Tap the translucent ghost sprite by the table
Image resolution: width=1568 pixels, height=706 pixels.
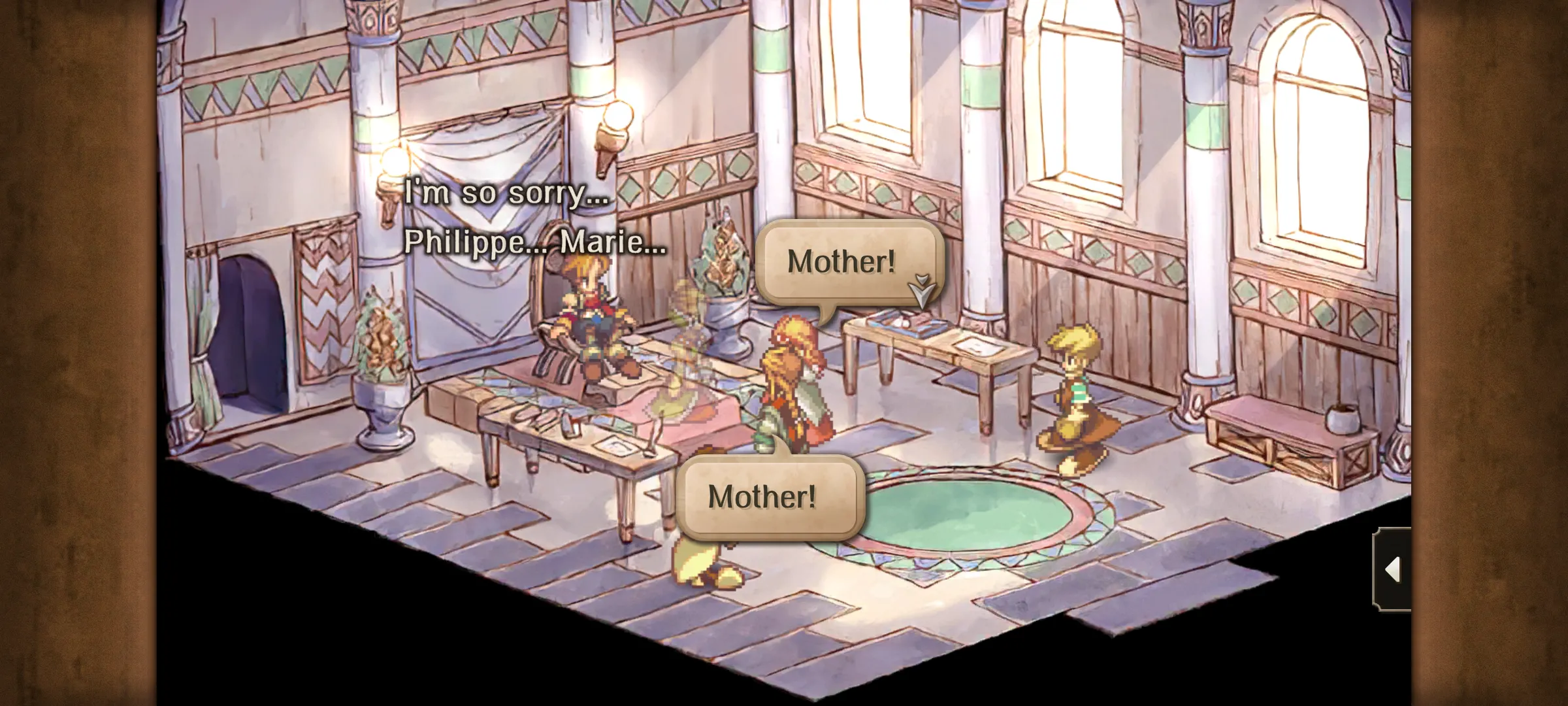[686, 366]
